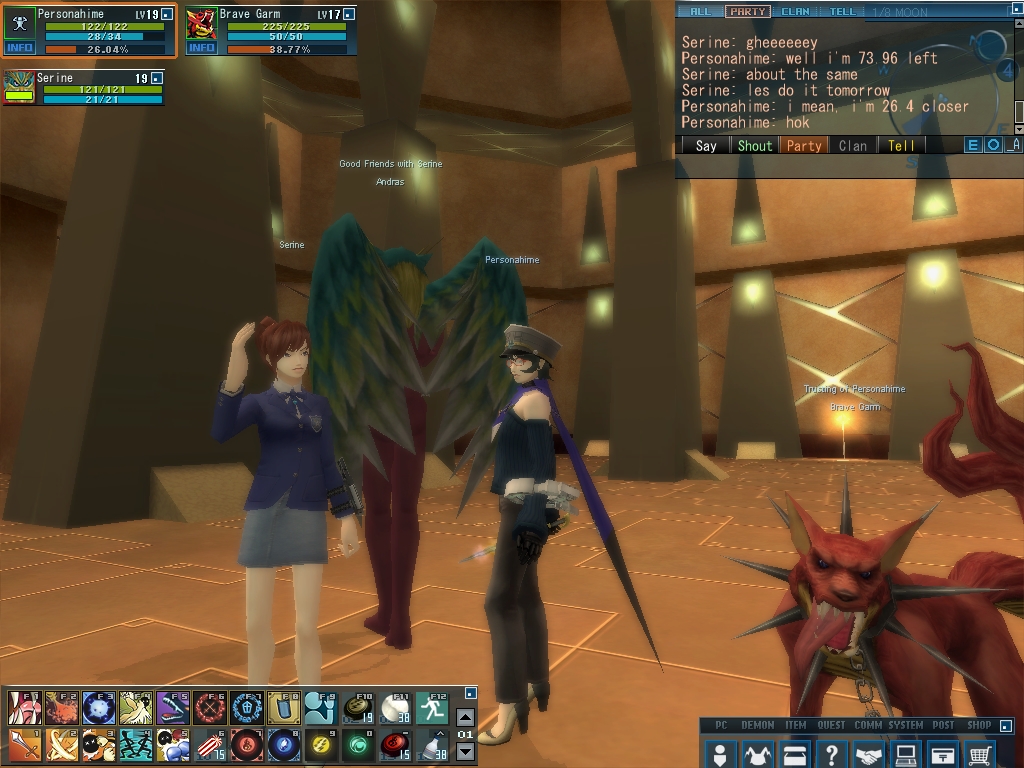Screen dimensions: 1024x768
Task: Use the sword attack skill in slot 1
Action: [23, 744]
